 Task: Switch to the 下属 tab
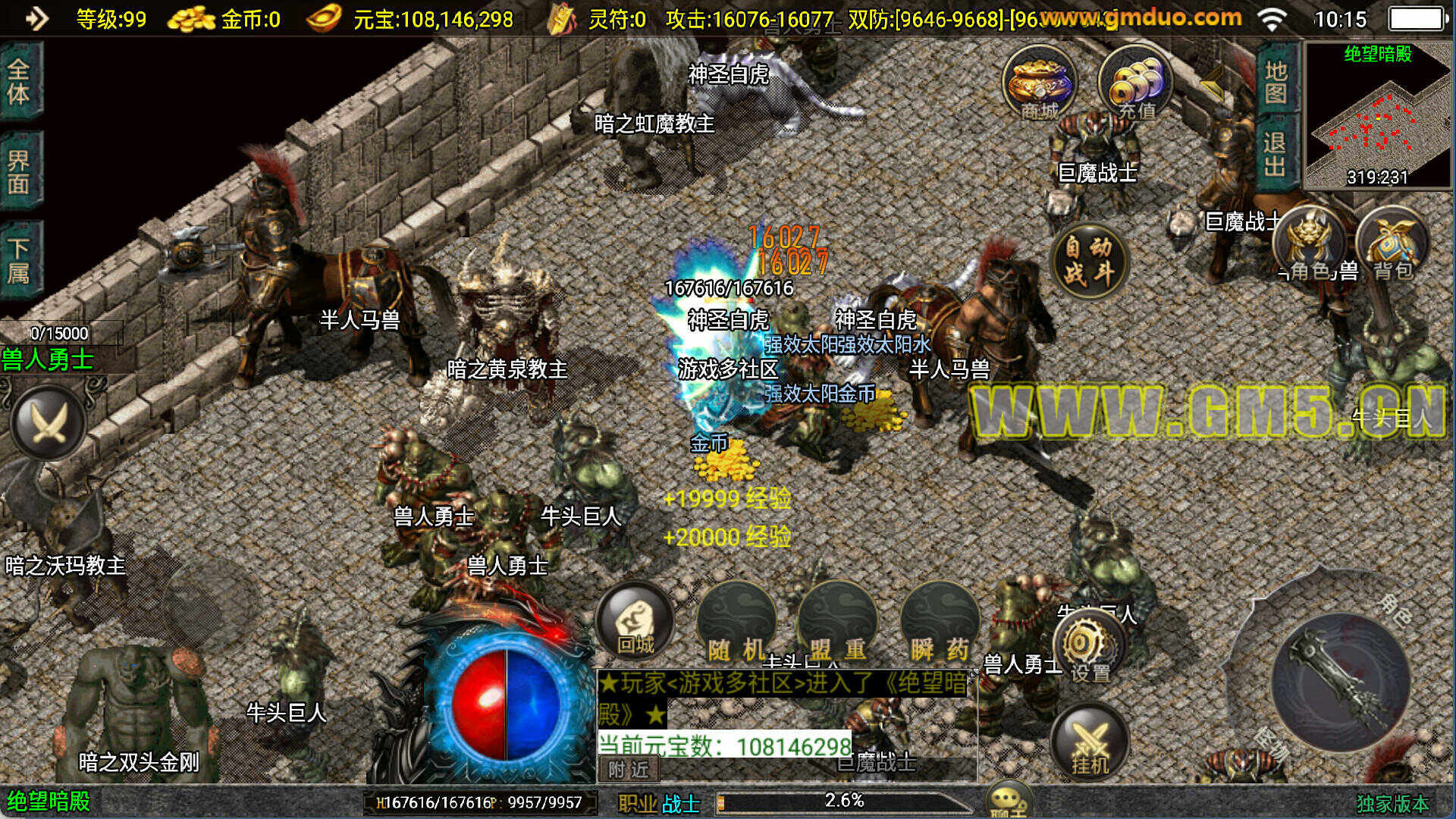[19, 260]
